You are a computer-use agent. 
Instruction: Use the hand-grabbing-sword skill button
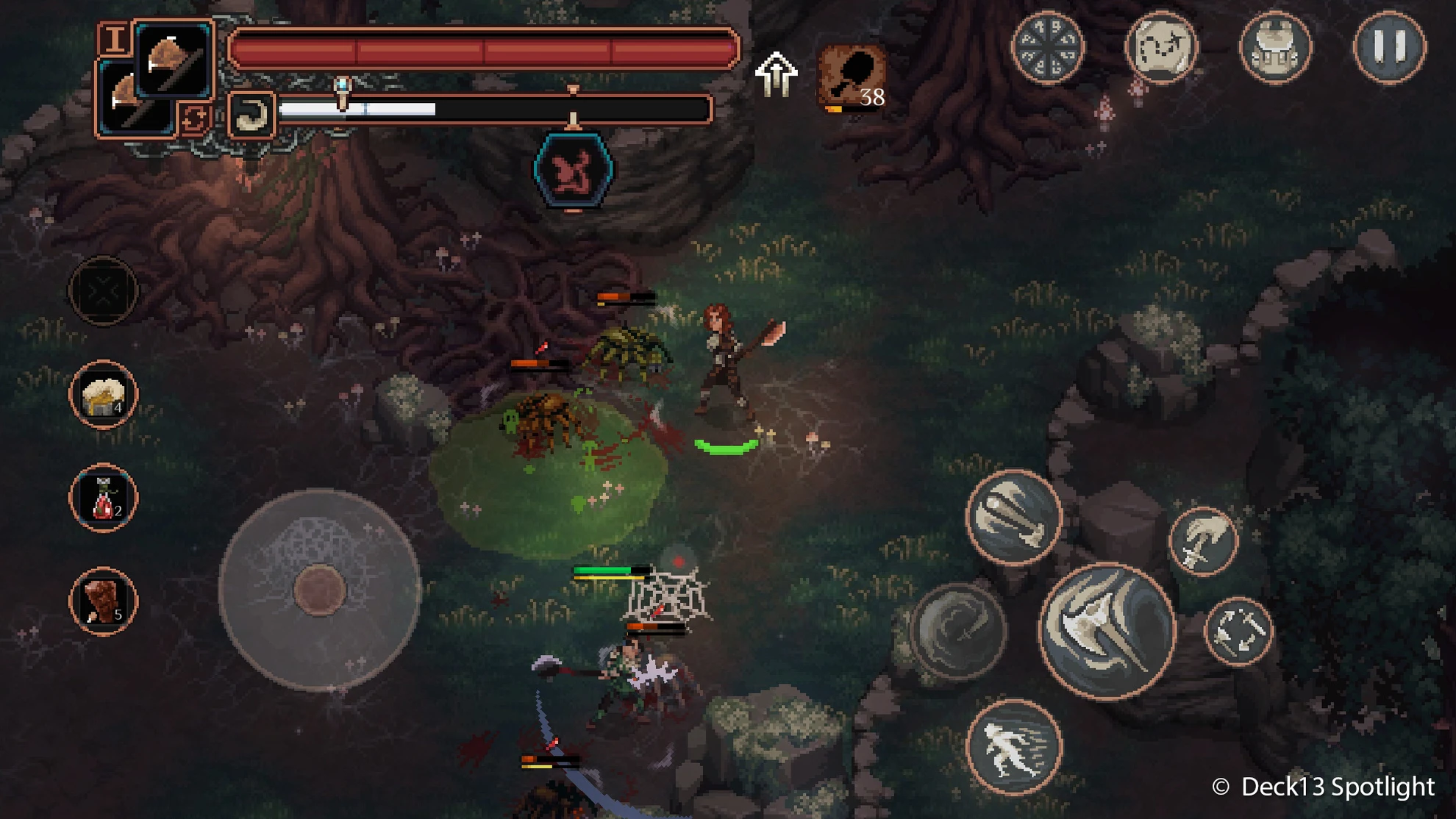(x=1203, y=542)
